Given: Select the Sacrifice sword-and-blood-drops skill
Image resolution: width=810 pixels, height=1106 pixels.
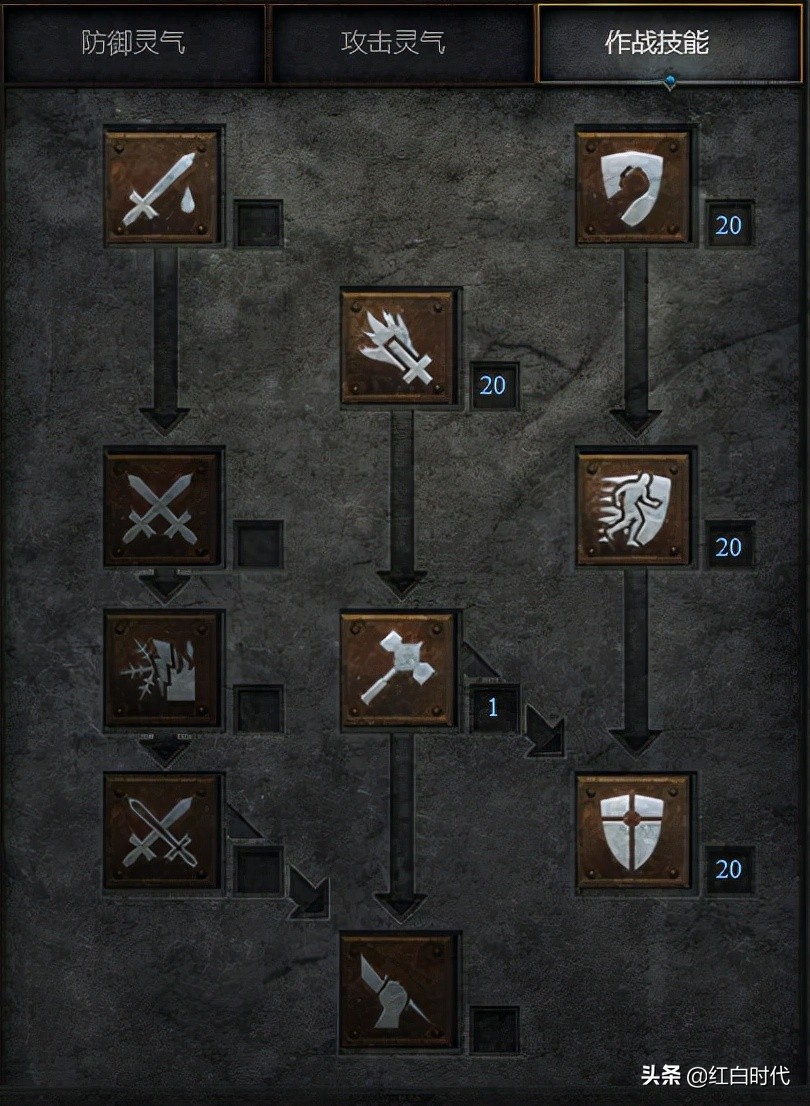Looking at the screenshot, I should pos(162,187).
